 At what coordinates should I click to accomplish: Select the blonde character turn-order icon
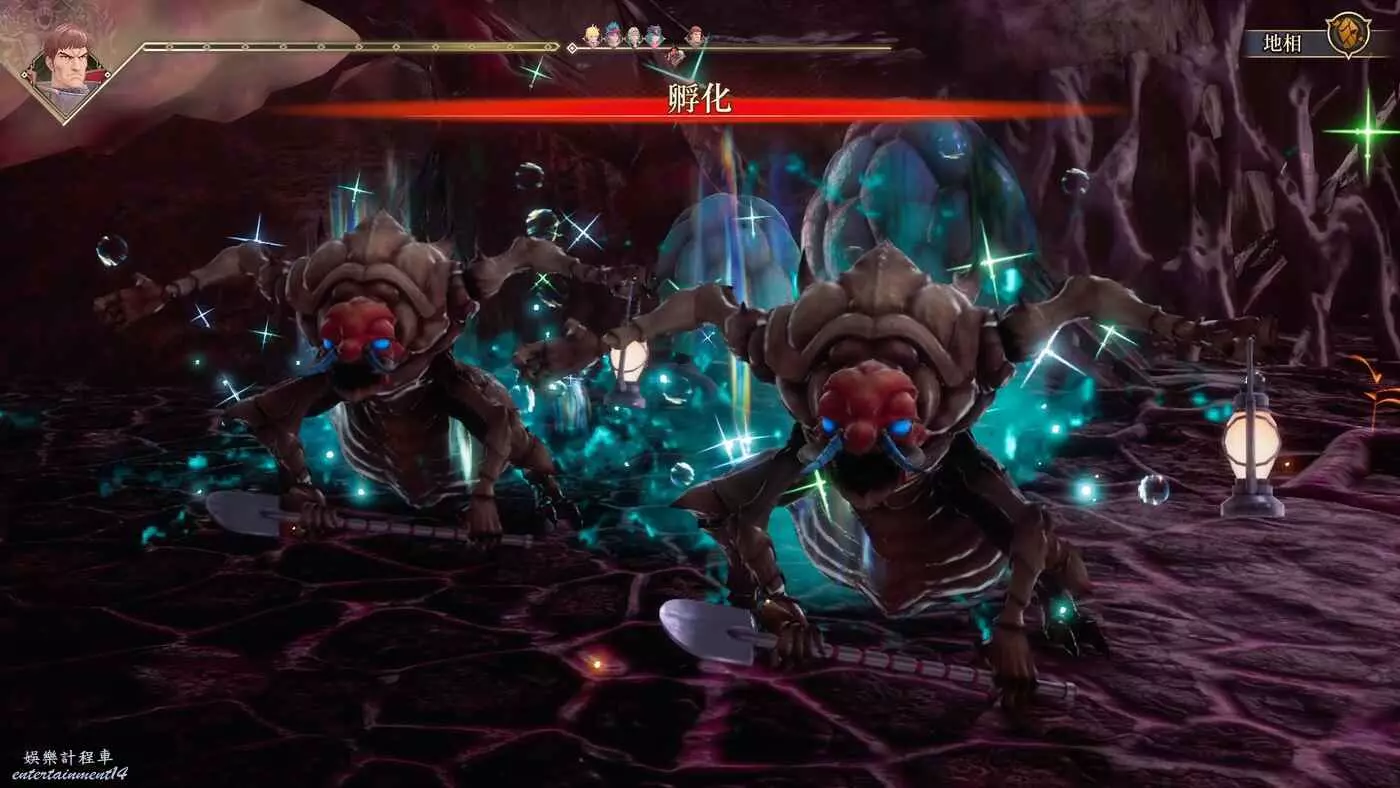tap(592, 37)
